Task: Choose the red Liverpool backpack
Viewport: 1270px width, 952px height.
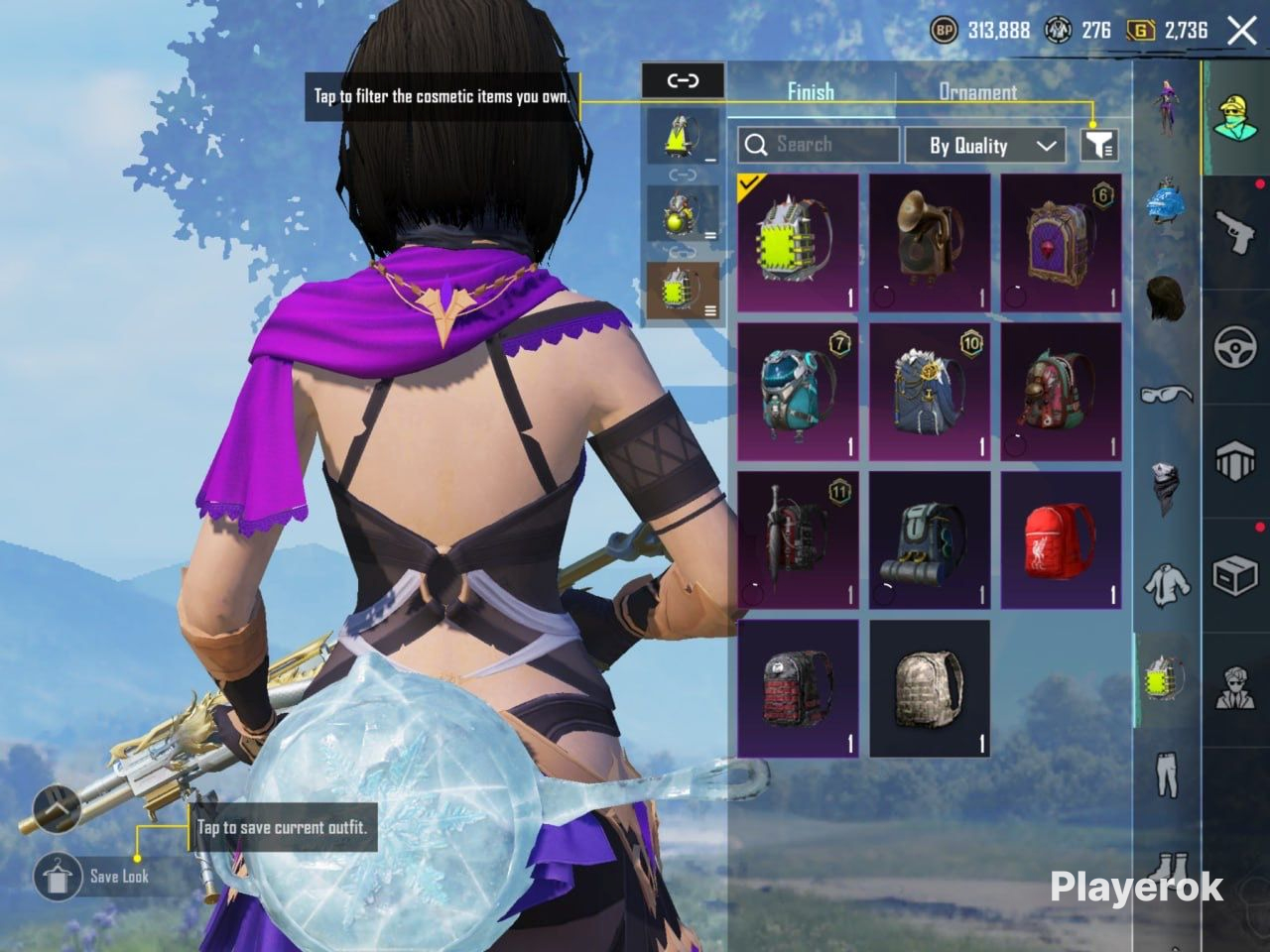Action: (1061, 539)
